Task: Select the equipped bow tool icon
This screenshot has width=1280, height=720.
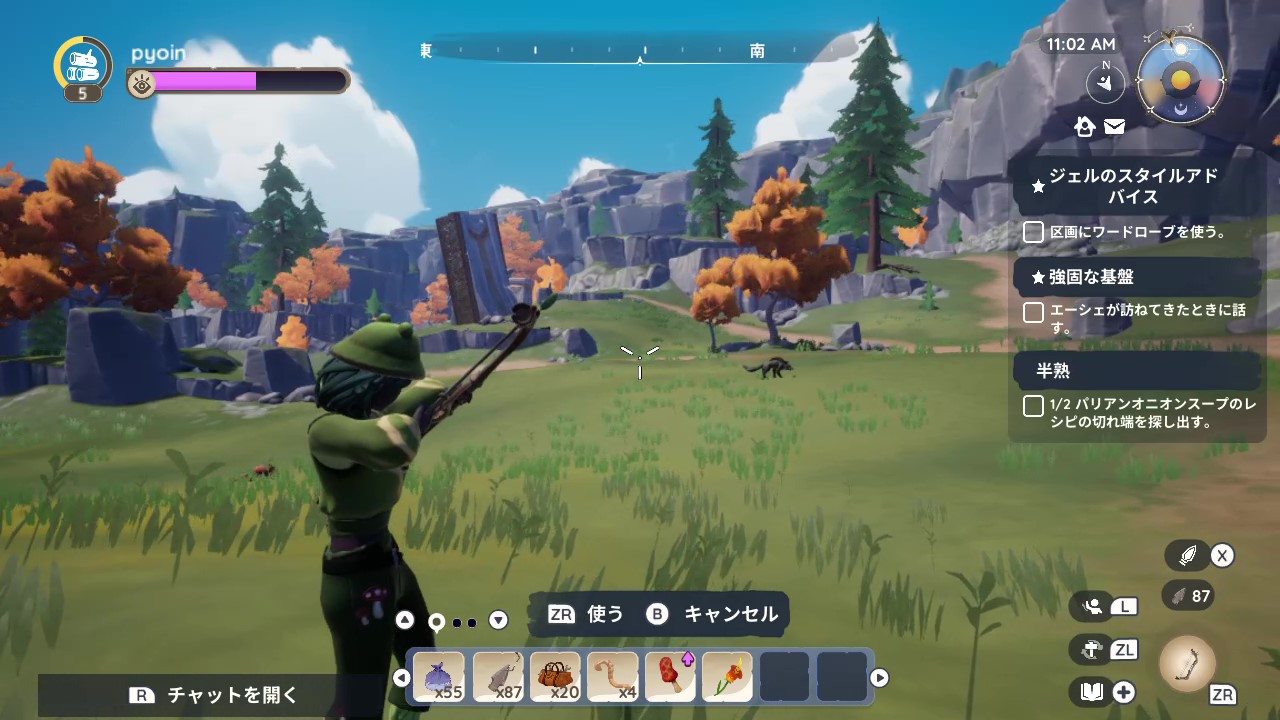Action: (x=1187, y=663)
